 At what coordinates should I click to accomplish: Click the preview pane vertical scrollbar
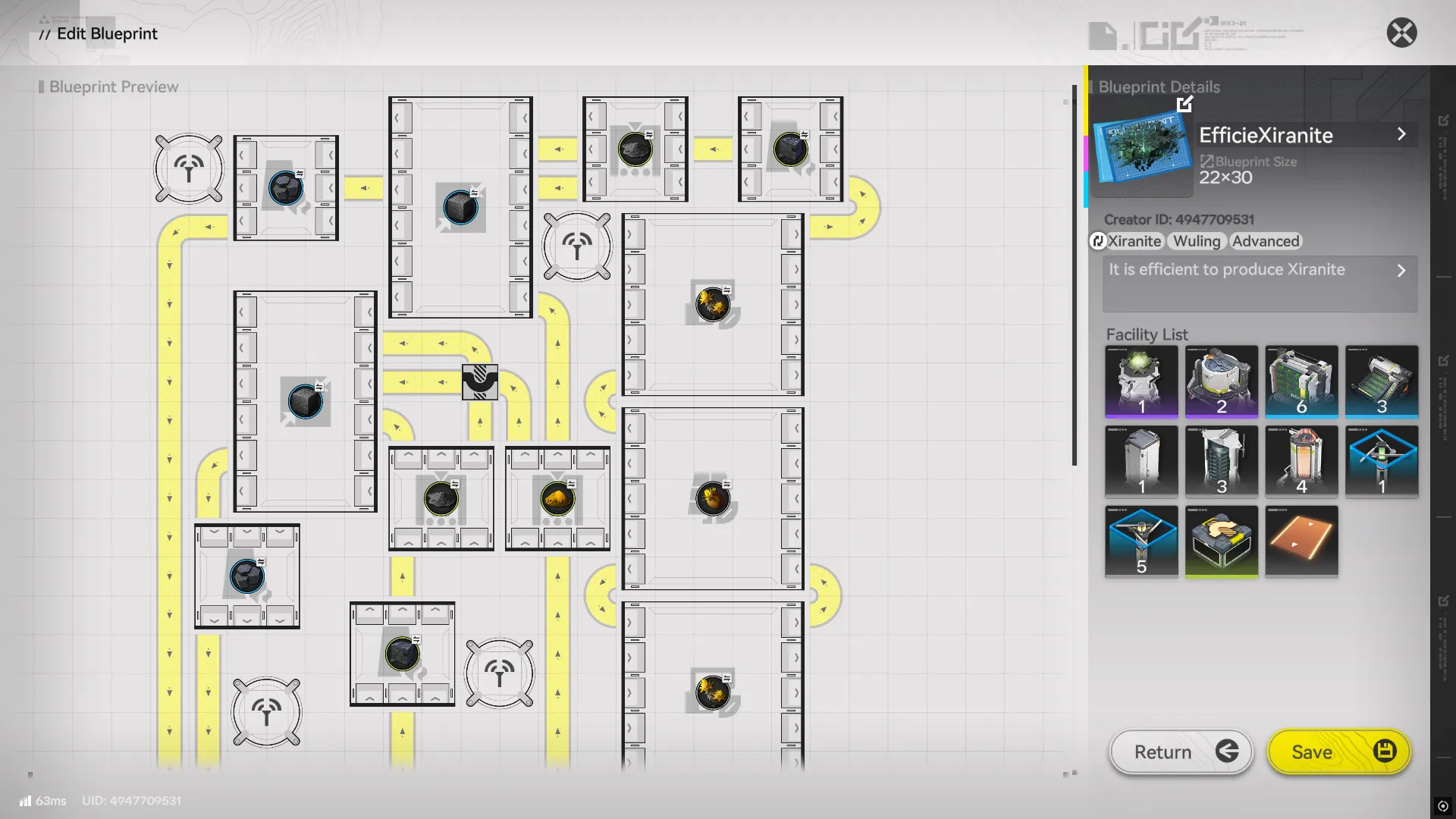(1075, 281)
